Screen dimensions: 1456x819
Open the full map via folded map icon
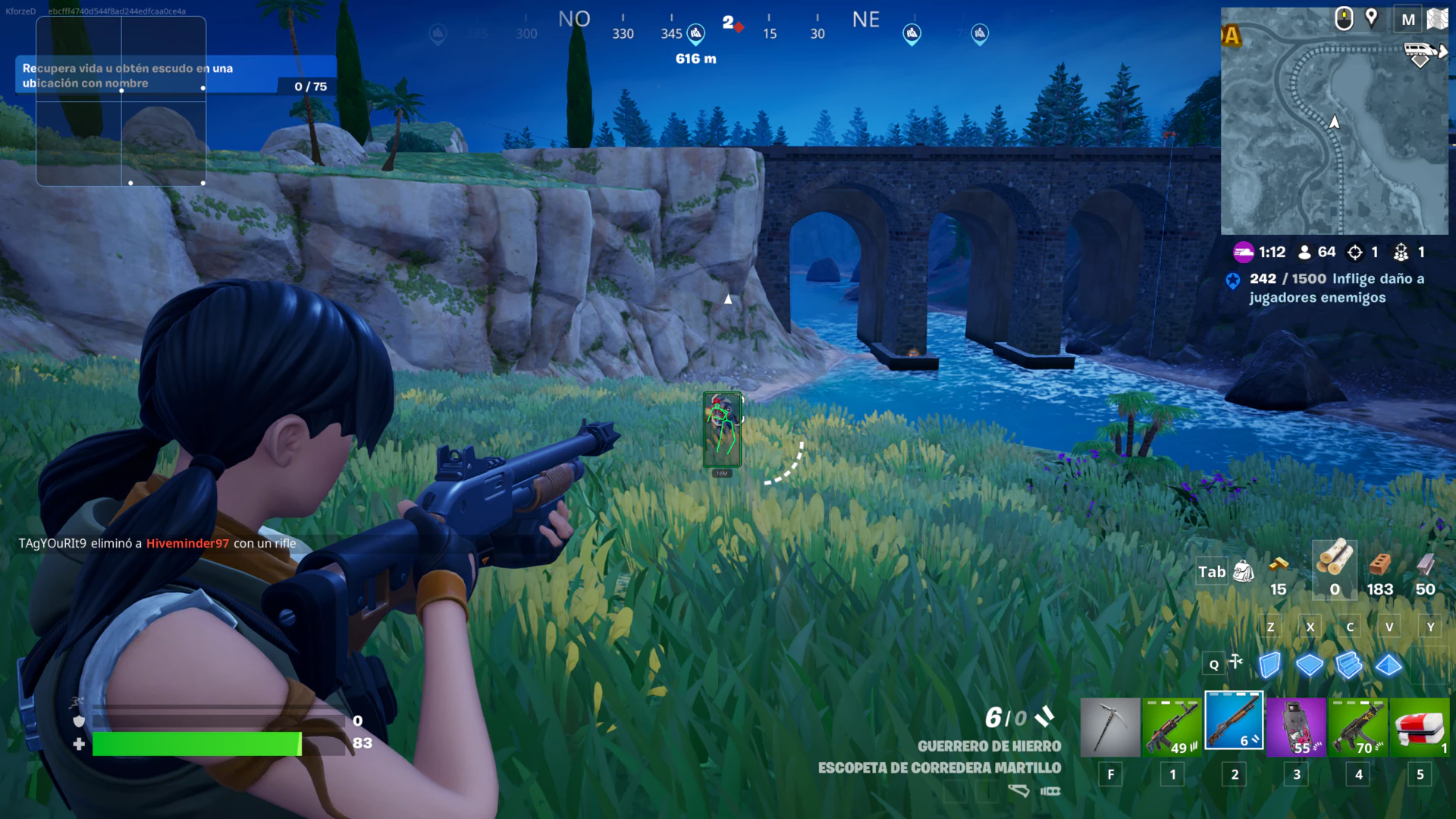coord(1437,19)
